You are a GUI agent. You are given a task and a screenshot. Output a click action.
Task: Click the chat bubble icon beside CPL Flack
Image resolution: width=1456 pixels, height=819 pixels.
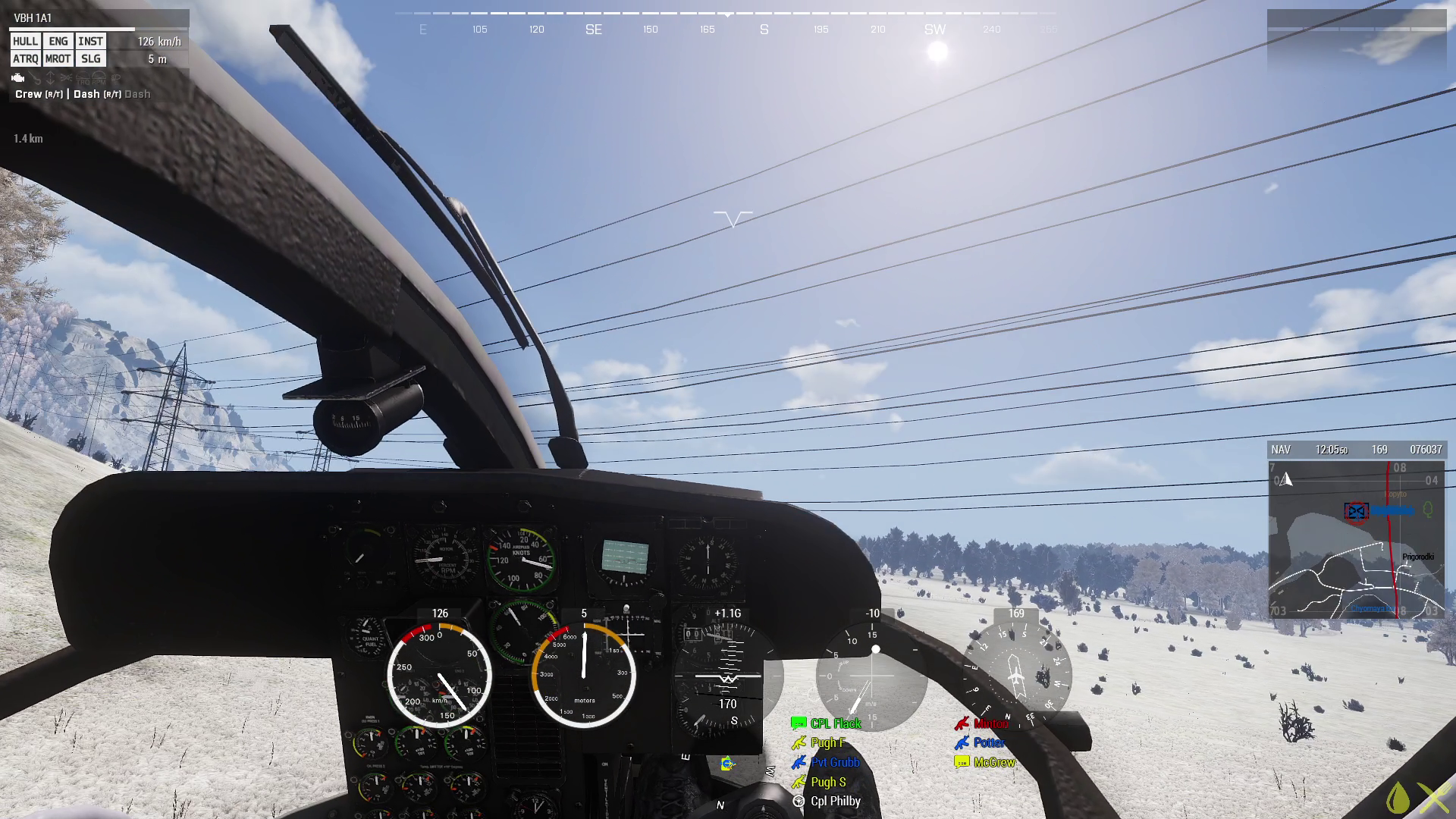799,723
